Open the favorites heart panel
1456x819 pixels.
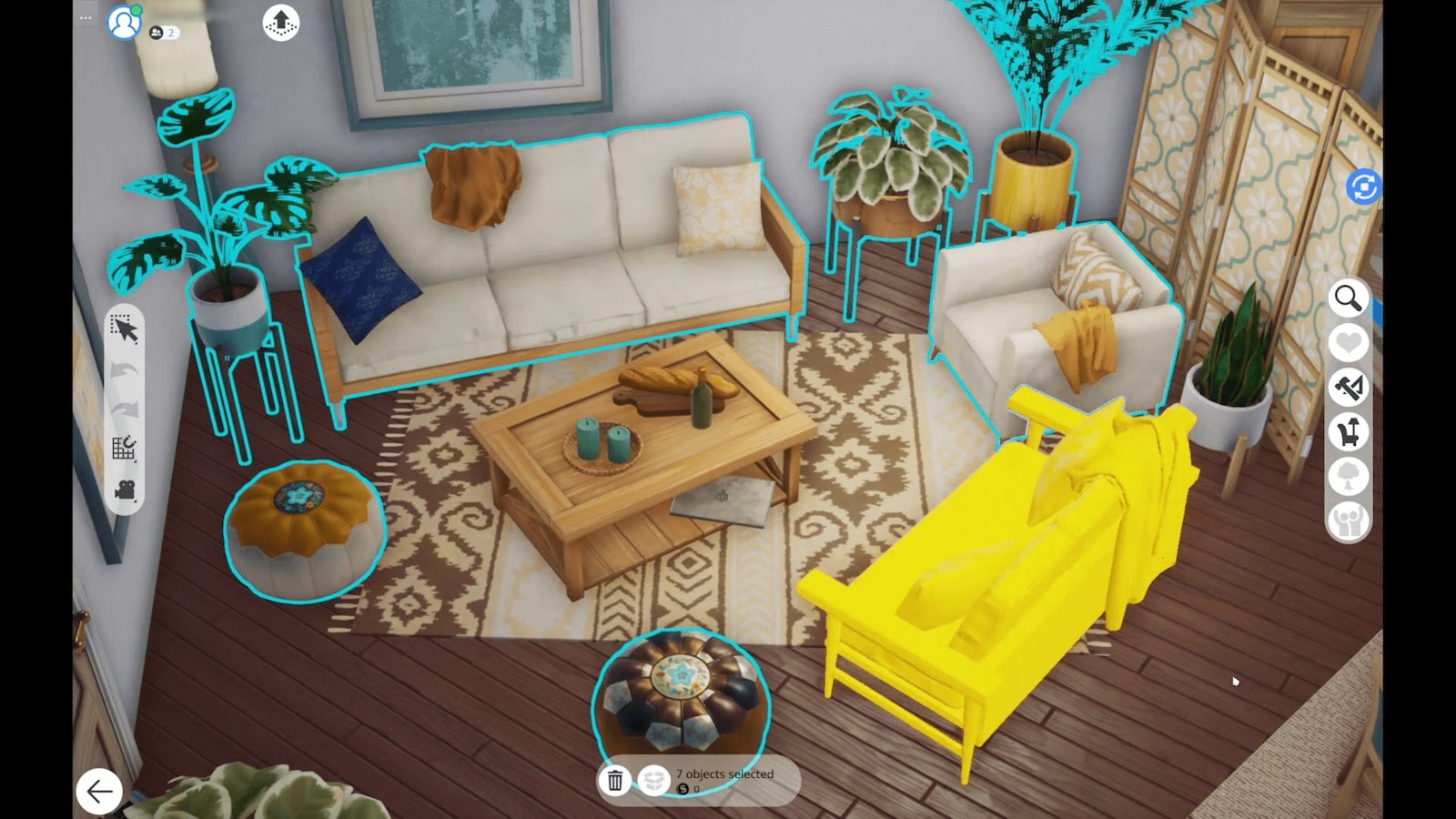coord(1349,341)
